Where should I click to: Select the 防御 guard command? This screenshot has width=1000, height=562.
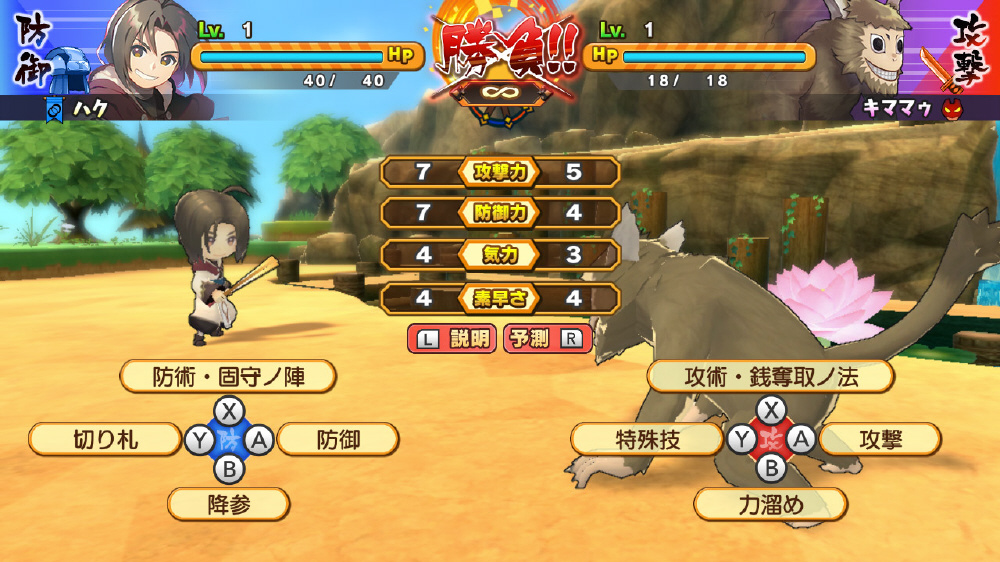[x=338, y=439]
